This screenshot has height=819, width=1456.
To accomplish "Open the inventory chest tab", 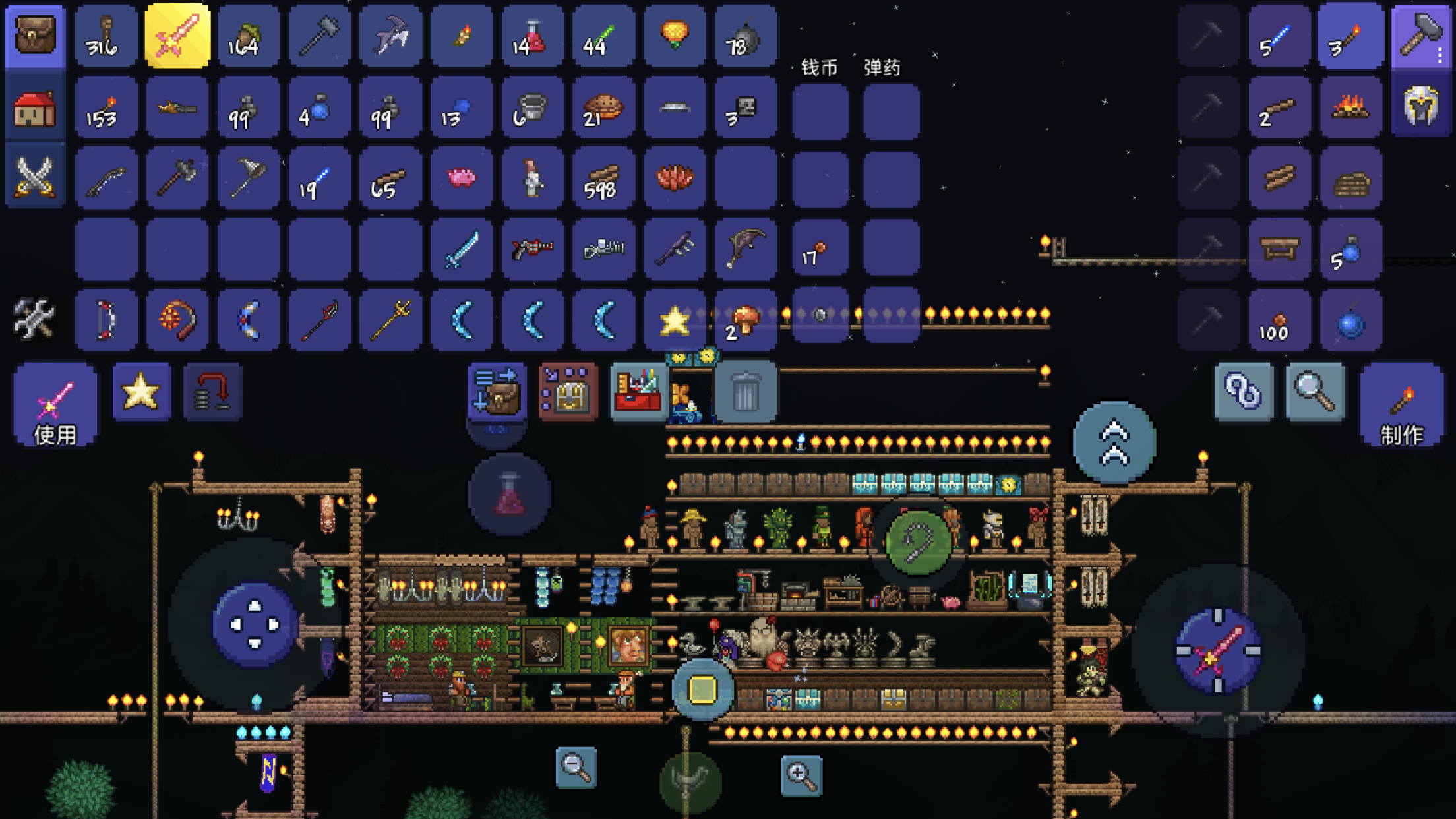I will point(35,36).
